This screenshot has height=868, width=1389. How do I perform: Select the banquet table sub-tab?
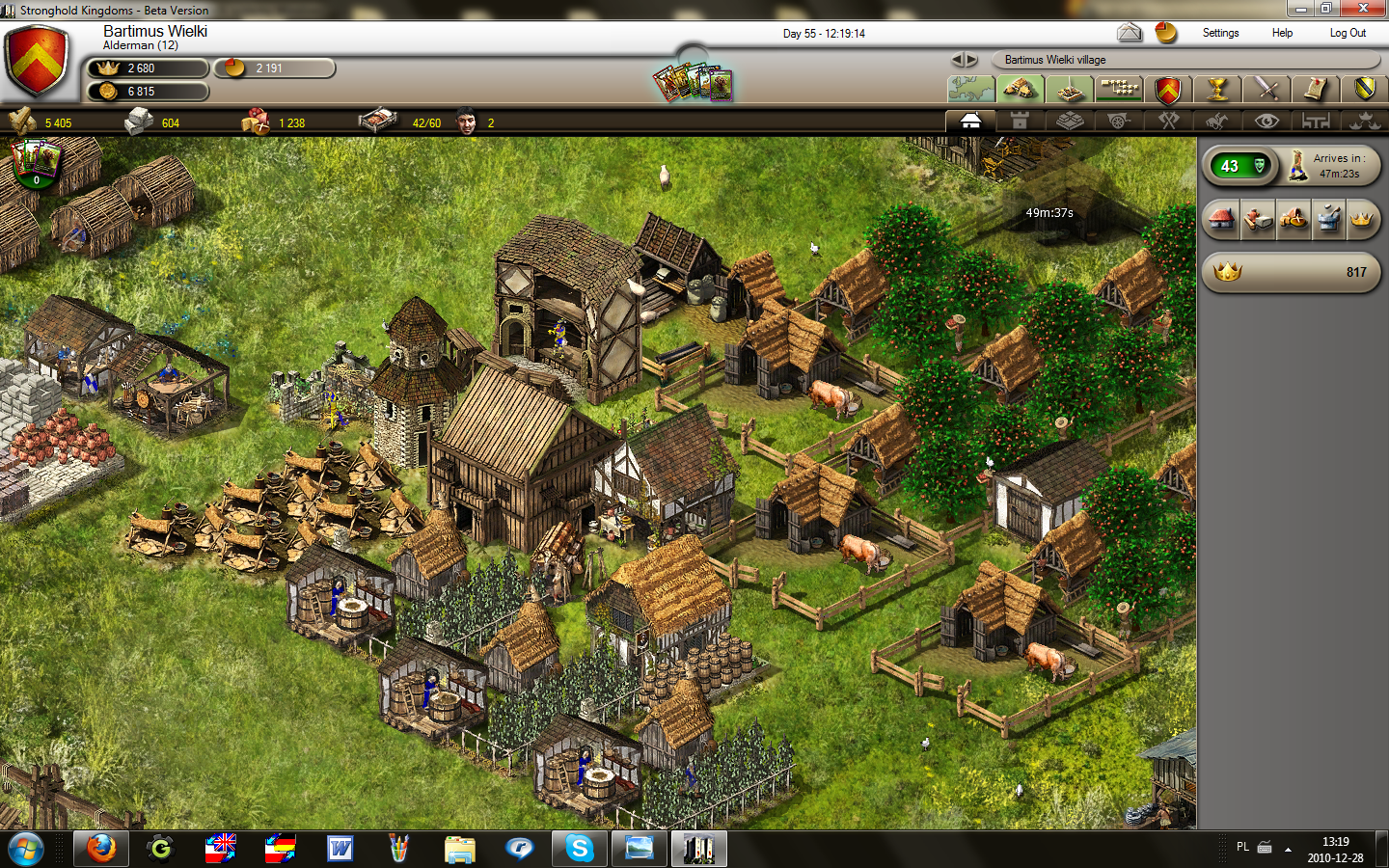(1316, 121)
